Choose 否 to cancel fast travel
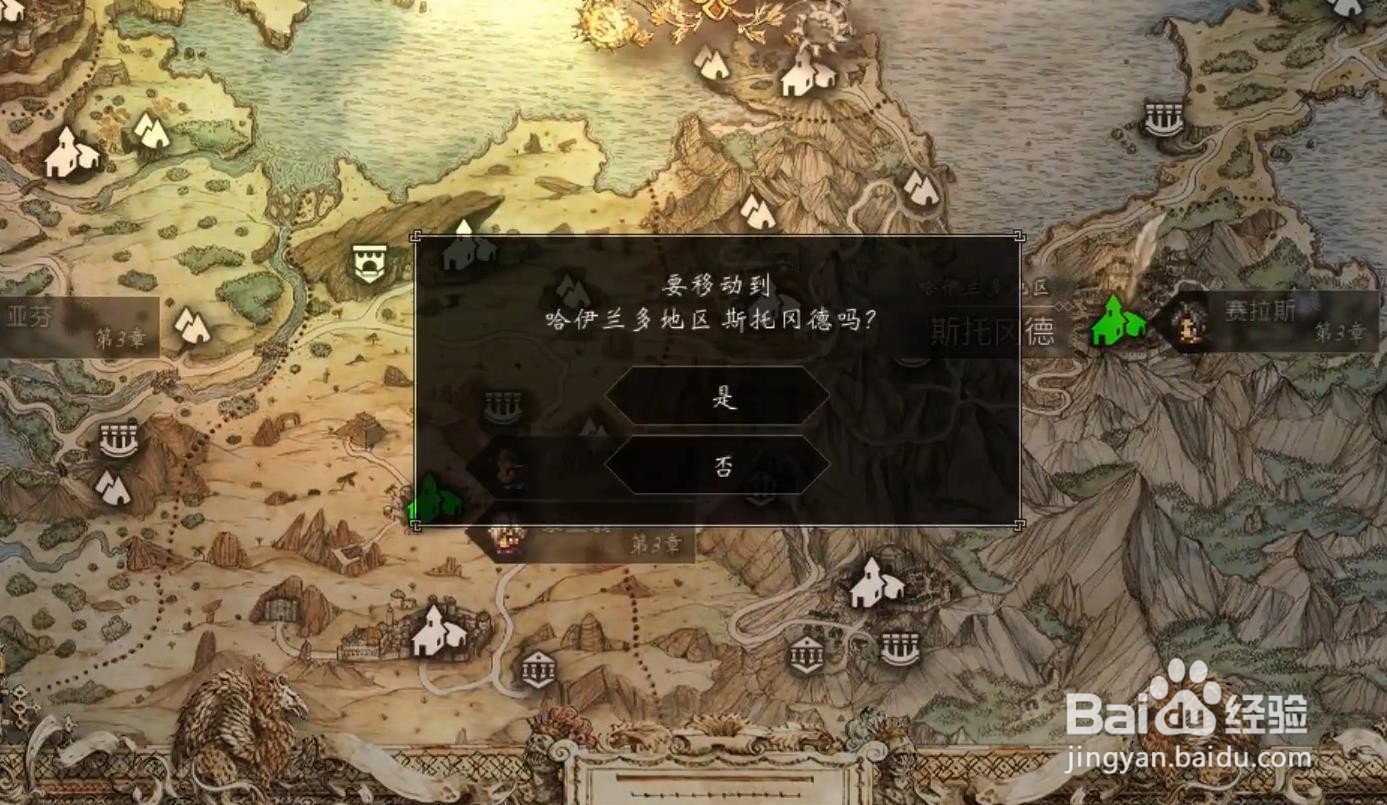The image size is (1387, 805). click(x=720, y=466)
